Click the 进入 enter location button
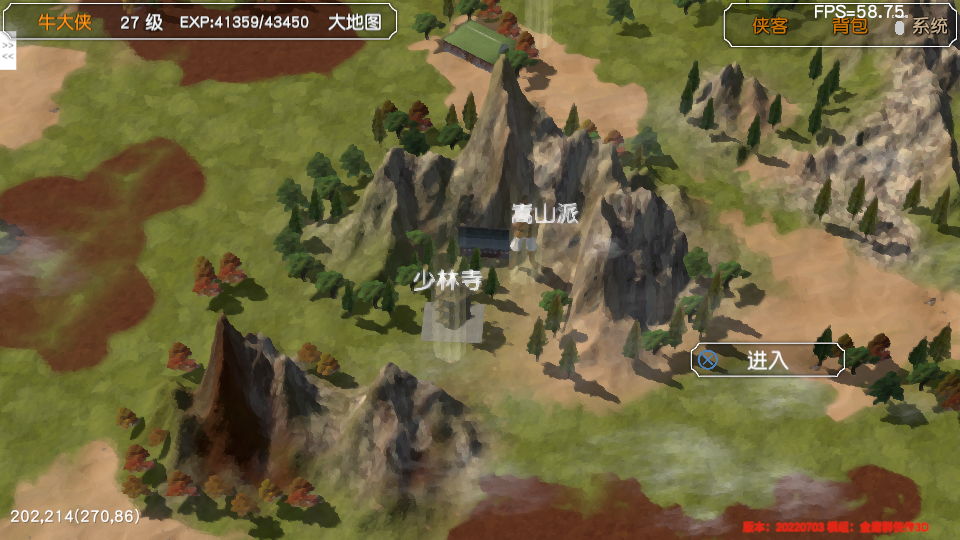Screen dimensions: 960x540 (768, 360)
